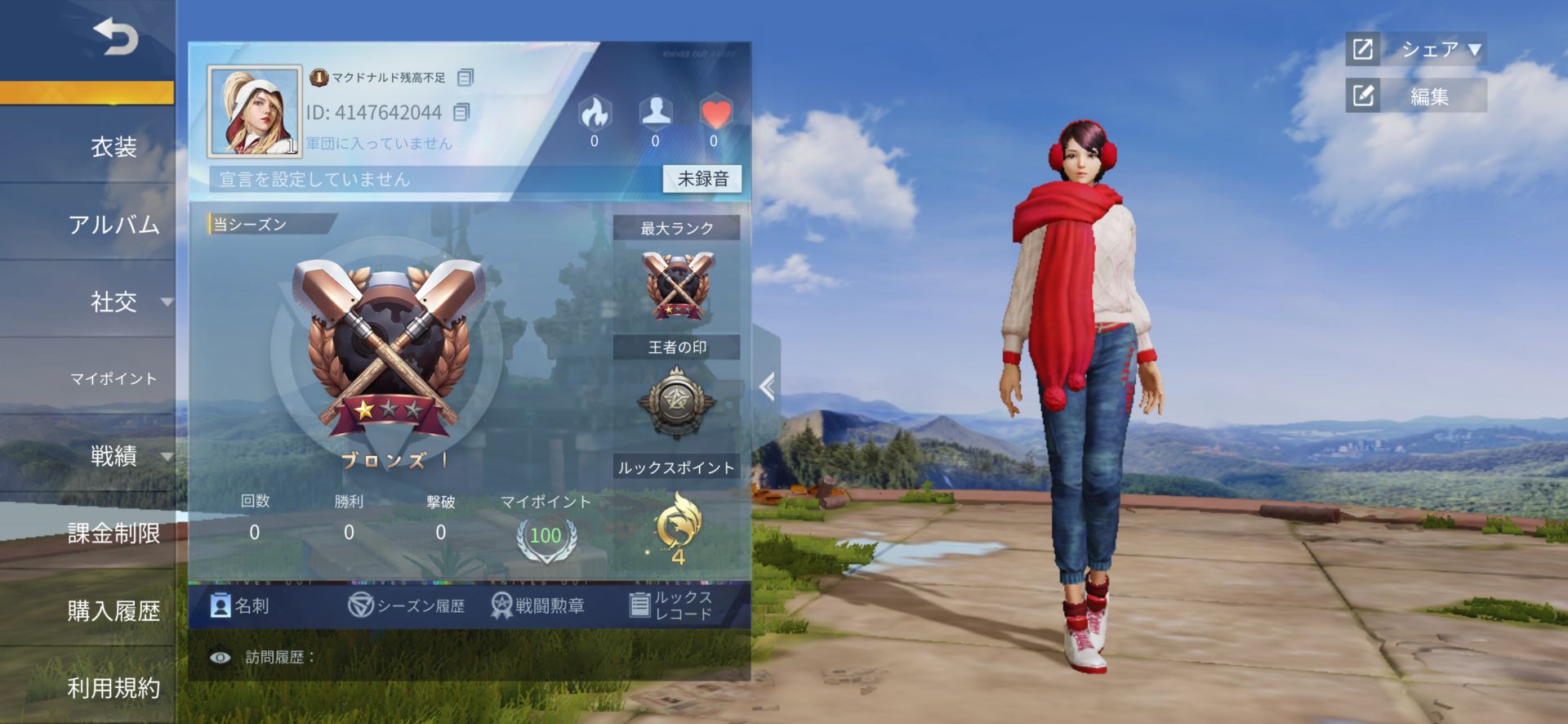Collapse the profile panel via side chevron
The height and width of the screenshot is (724, 1568).
click(x=766, y=387)
